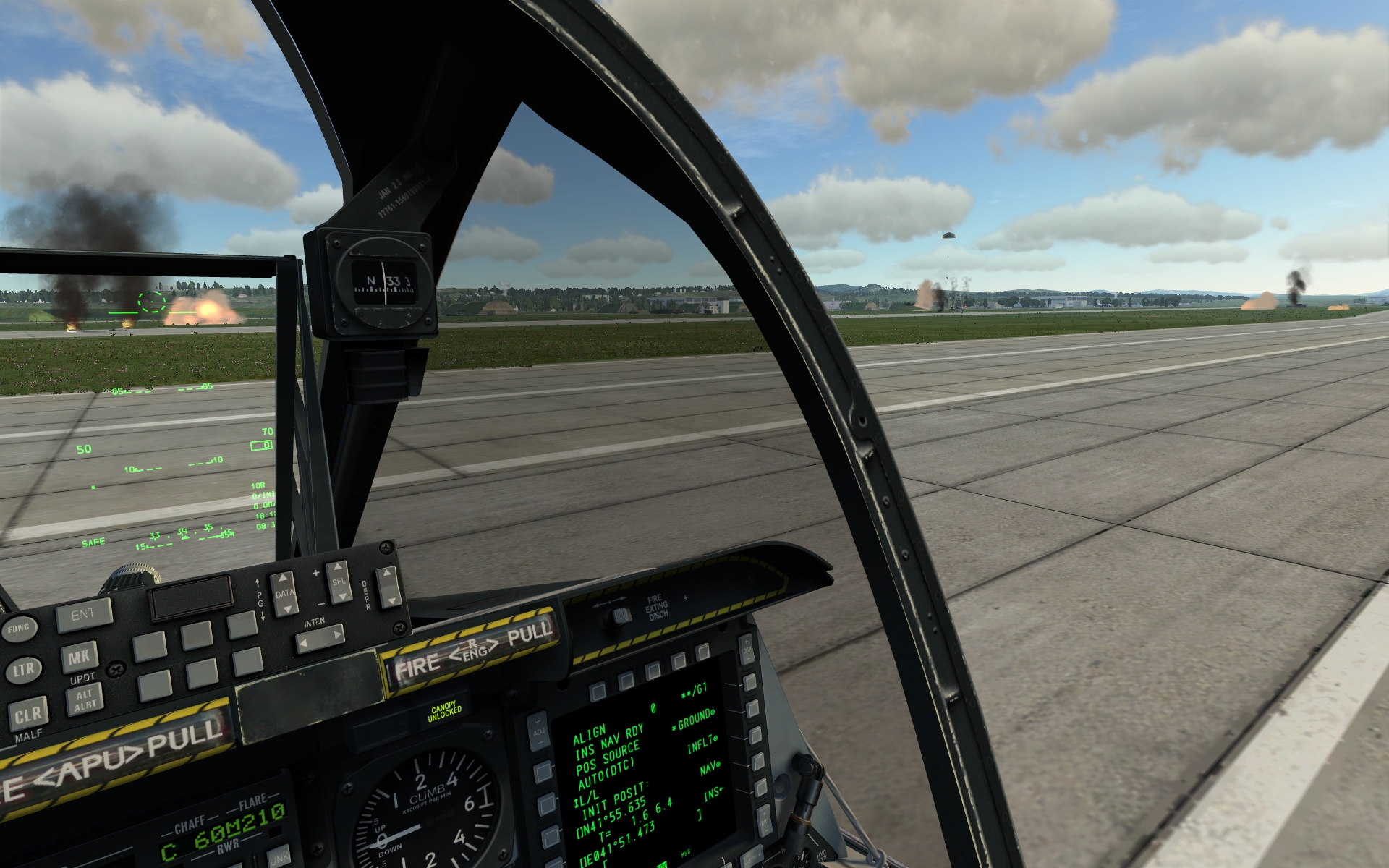Push the FUNC key on the UFC
1389x868 pixels.
click(x=18, y=629)
